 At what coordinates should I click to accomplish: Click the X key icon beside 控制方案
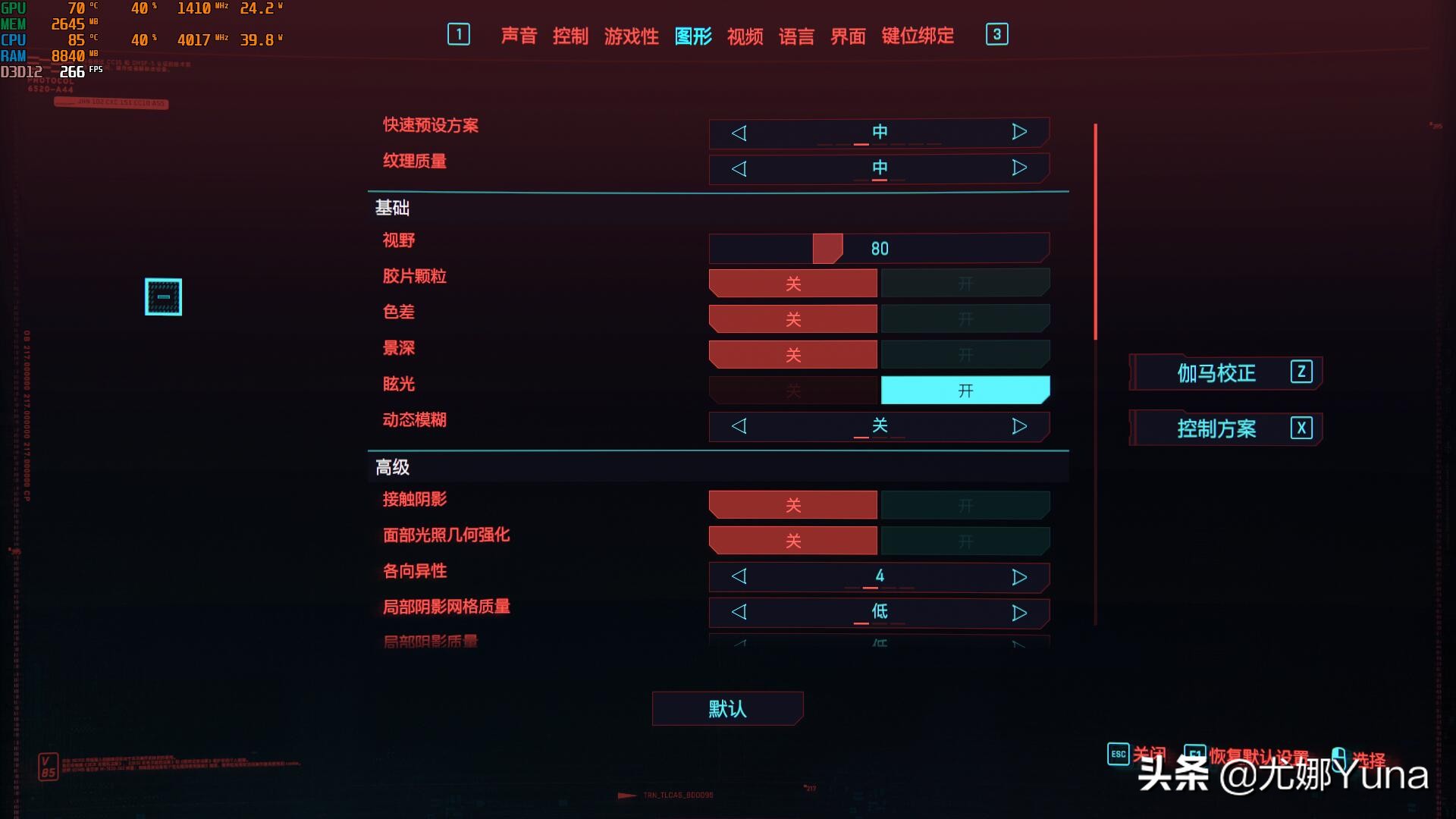1301,428
